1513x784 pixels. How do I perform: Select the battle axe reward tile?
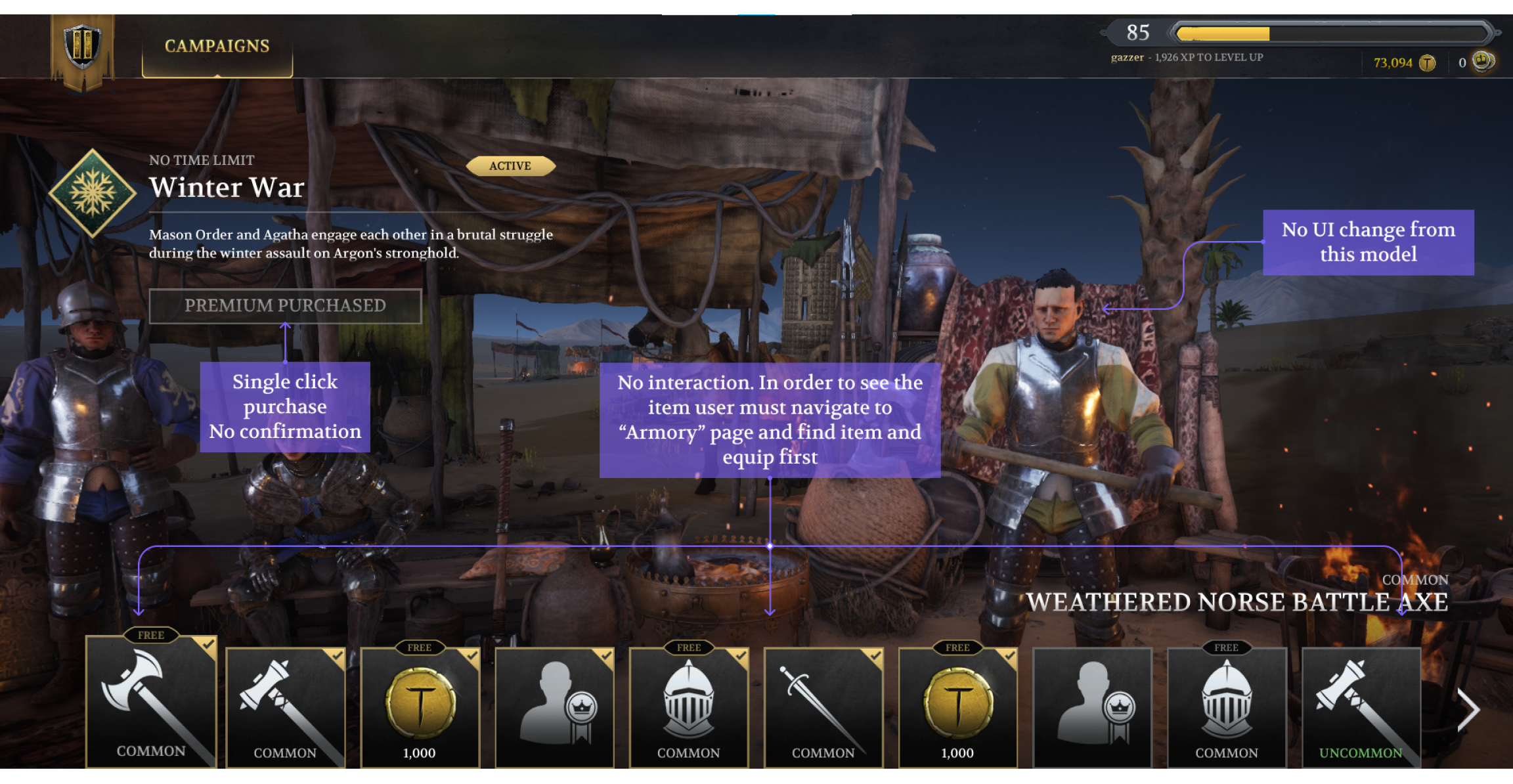coord(151,701)
